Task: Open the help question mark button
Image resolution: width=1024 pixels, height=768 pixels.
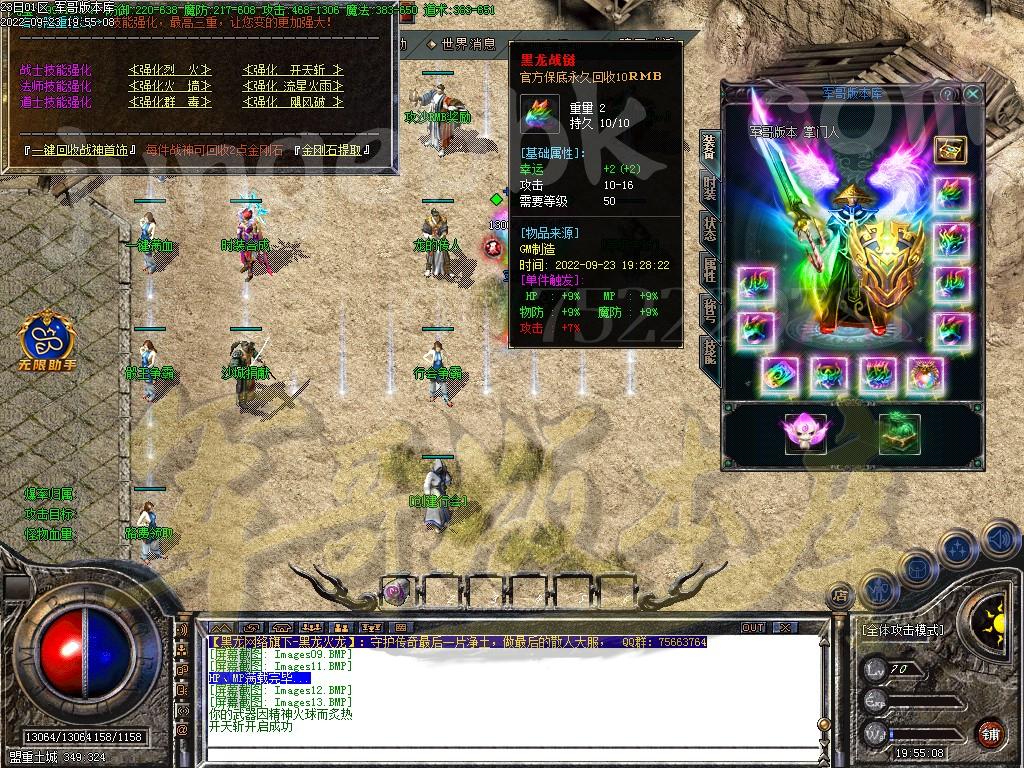Action: (x=947, y=94)
